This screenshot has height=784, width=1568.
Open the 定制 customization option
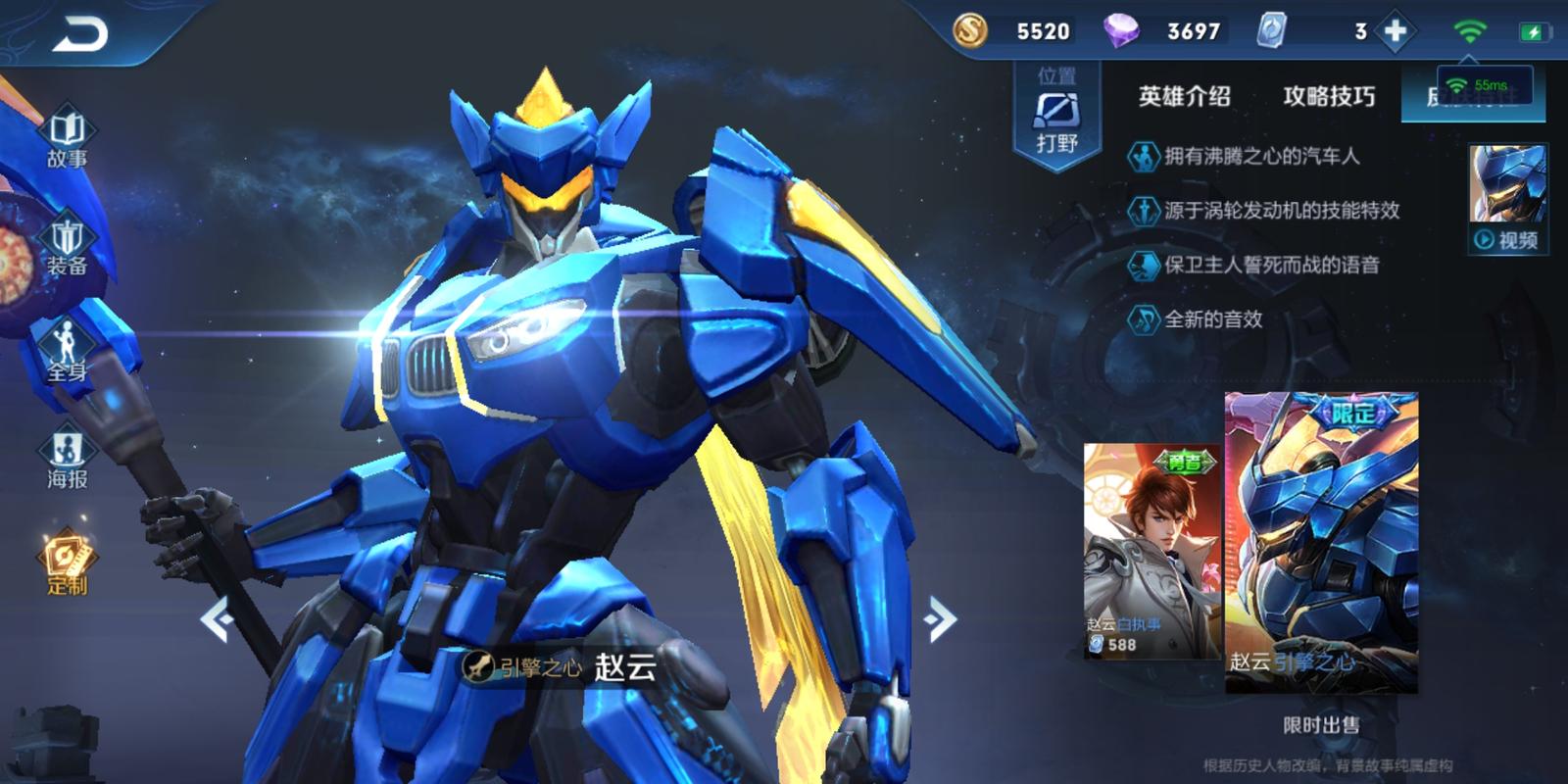pos(67,565)
